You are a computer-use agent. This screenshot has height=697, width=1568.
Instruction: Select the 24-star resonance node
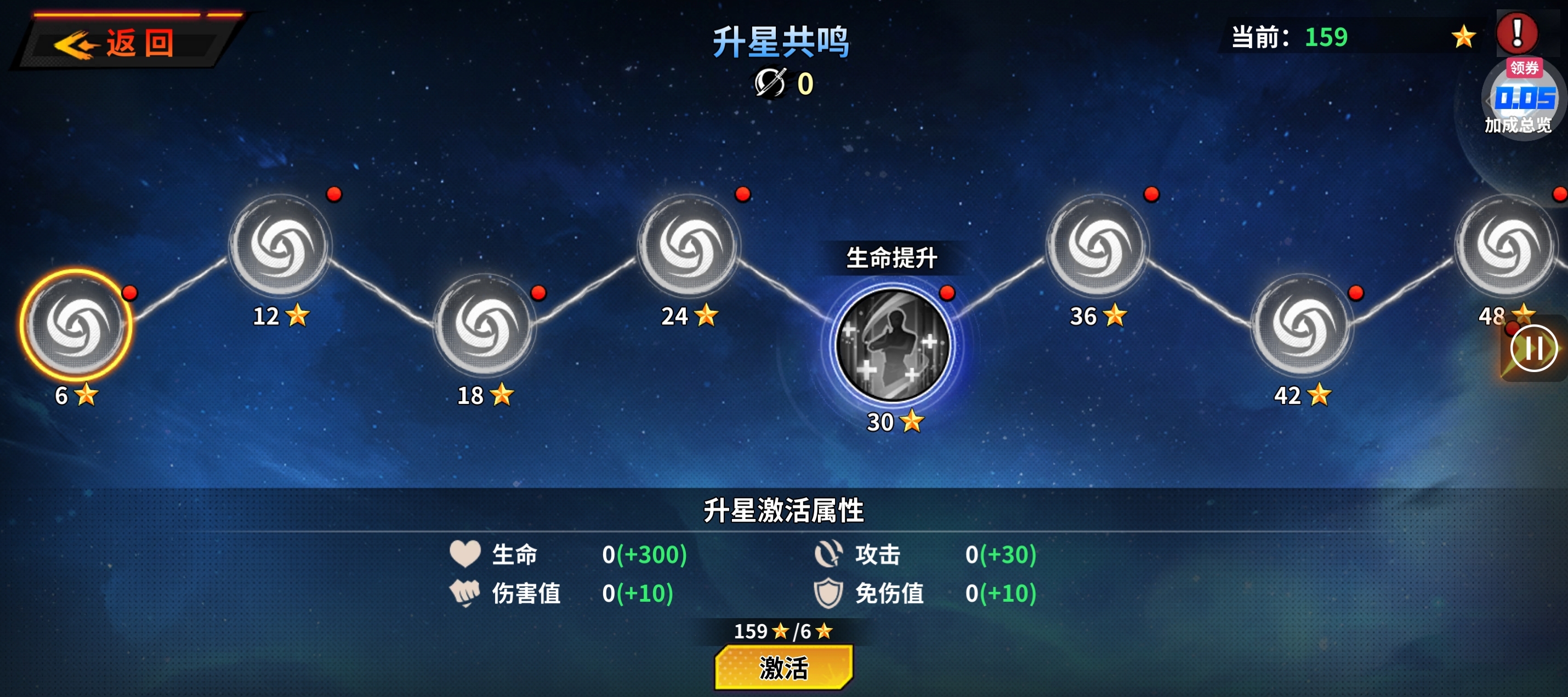[x=691, y=247]
